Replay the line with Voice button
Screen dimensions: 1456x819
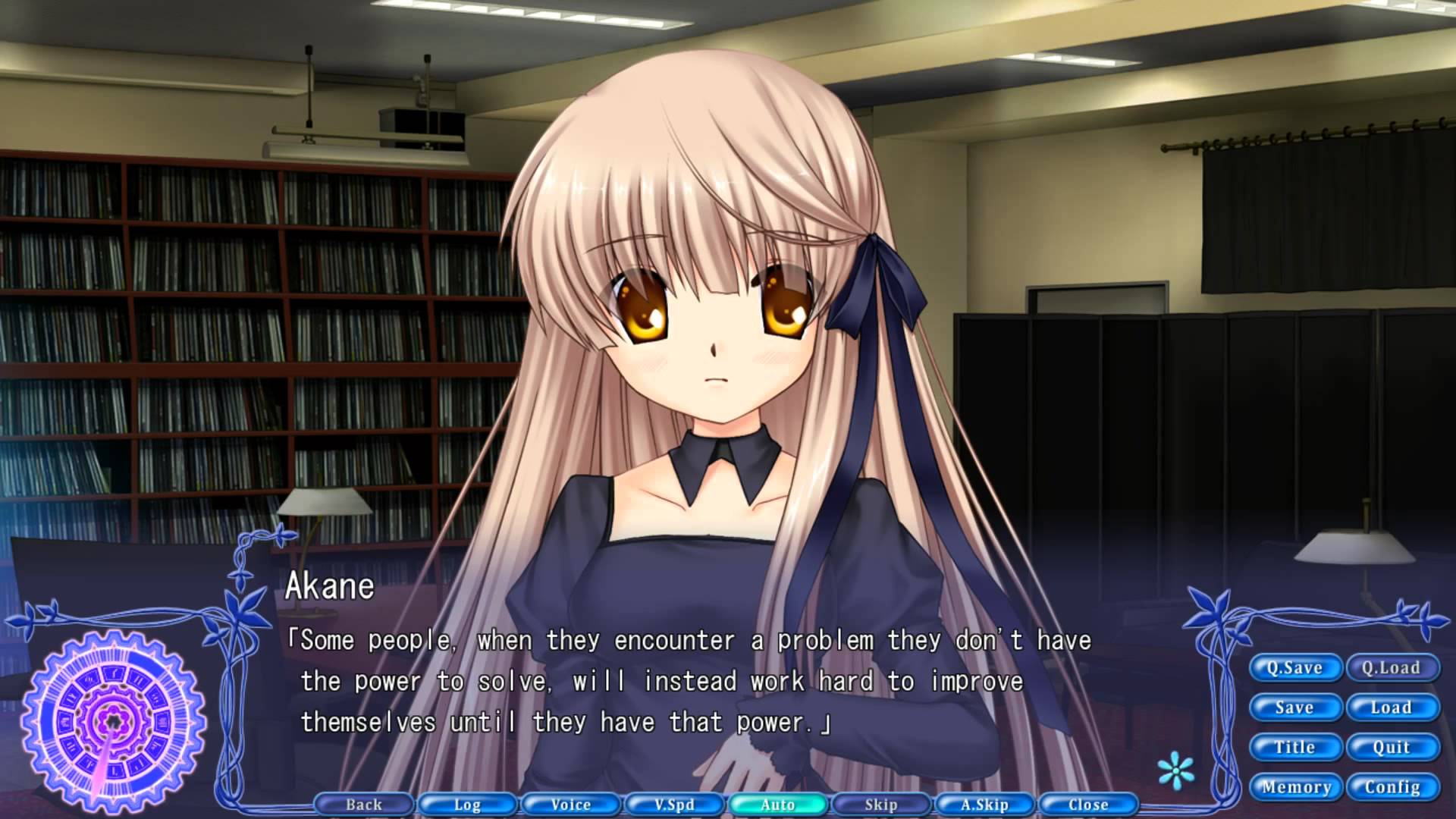click(x=571, y=805)
